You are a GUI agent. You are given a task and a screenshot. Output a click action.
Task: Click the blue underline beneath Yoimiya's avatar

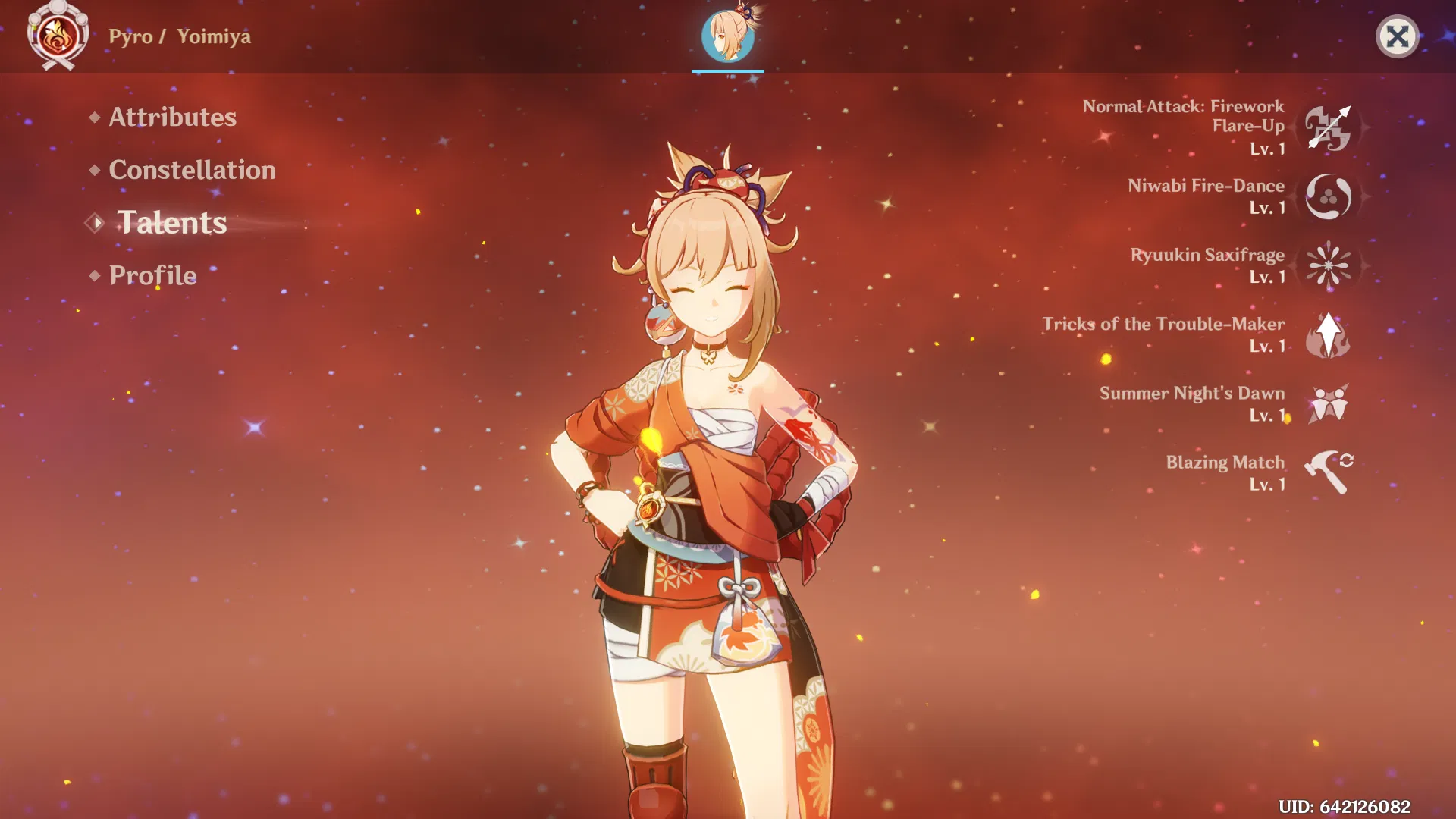coord(726,71)
